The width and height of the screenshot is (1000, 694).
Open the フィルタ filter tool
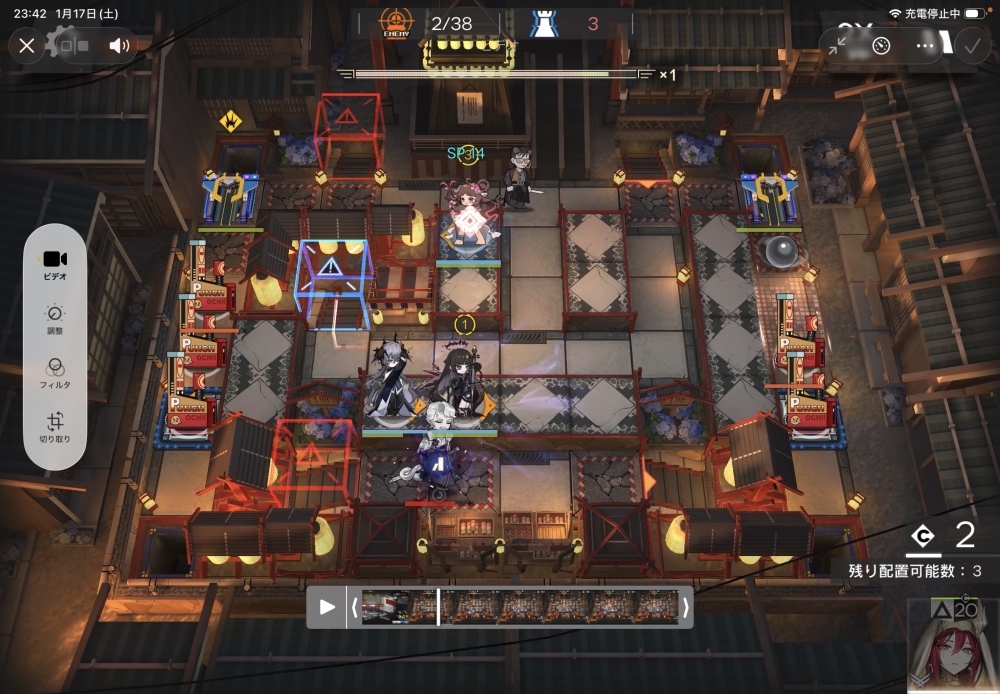tap(55, 373)
